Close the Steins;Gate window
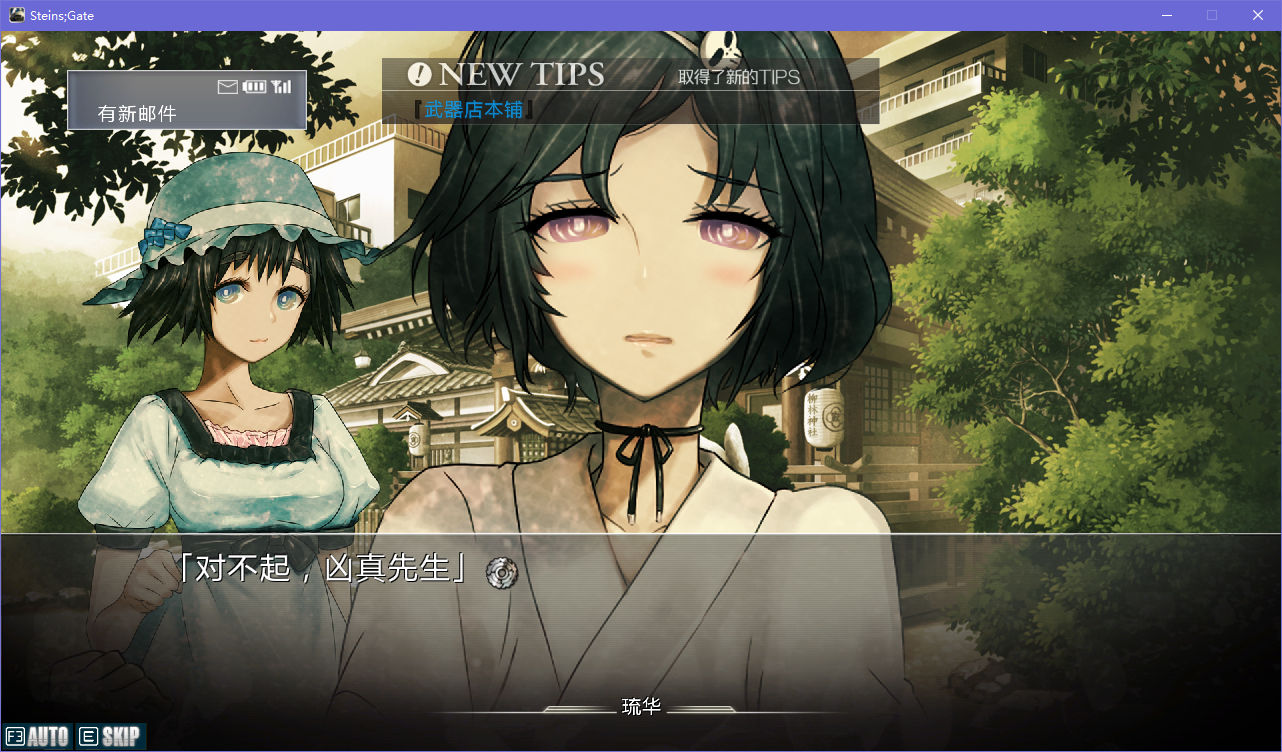 coord(1258,15)
